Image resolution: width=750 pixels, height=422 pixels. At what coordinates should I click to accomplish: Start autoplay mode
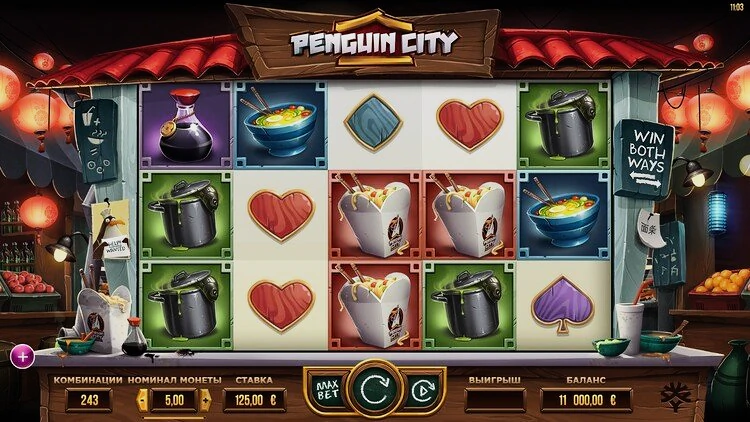(x=423, y=388)
